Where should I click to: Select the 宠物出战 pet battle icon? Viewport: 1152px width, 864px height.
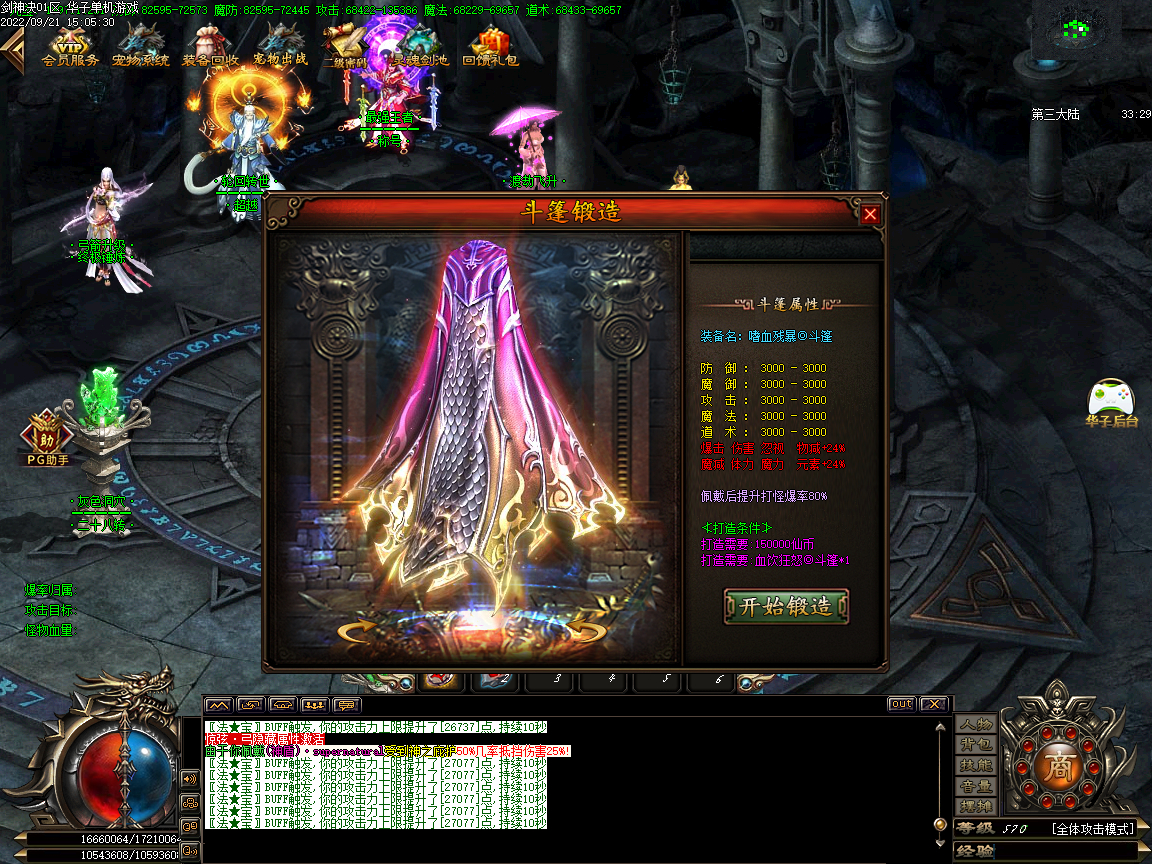(280, 47)
